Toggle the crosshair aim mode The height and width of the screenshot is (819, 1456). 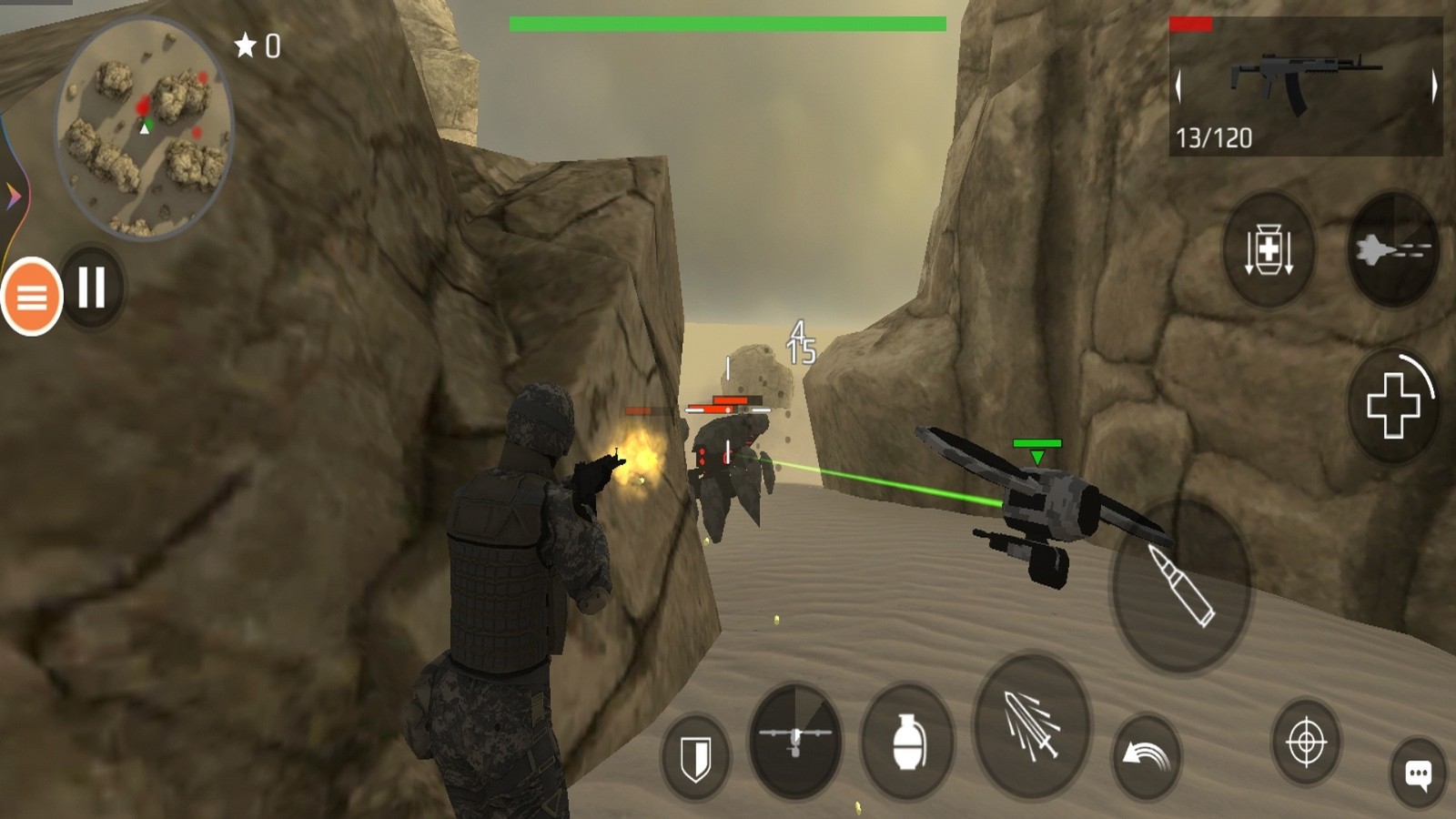tap(1306, 743)
